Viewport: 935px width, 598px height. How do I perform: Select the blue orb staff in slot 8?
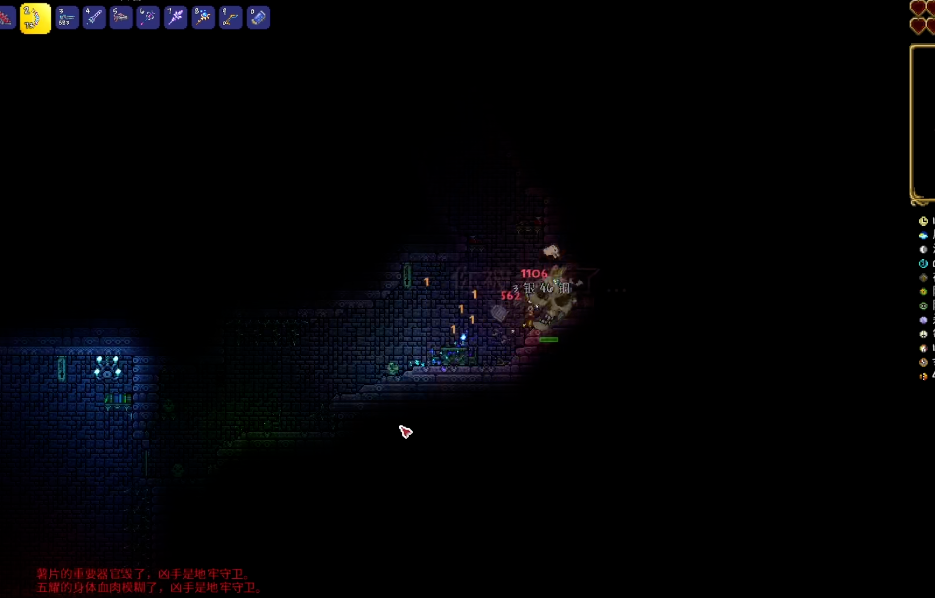click(203, 17)
